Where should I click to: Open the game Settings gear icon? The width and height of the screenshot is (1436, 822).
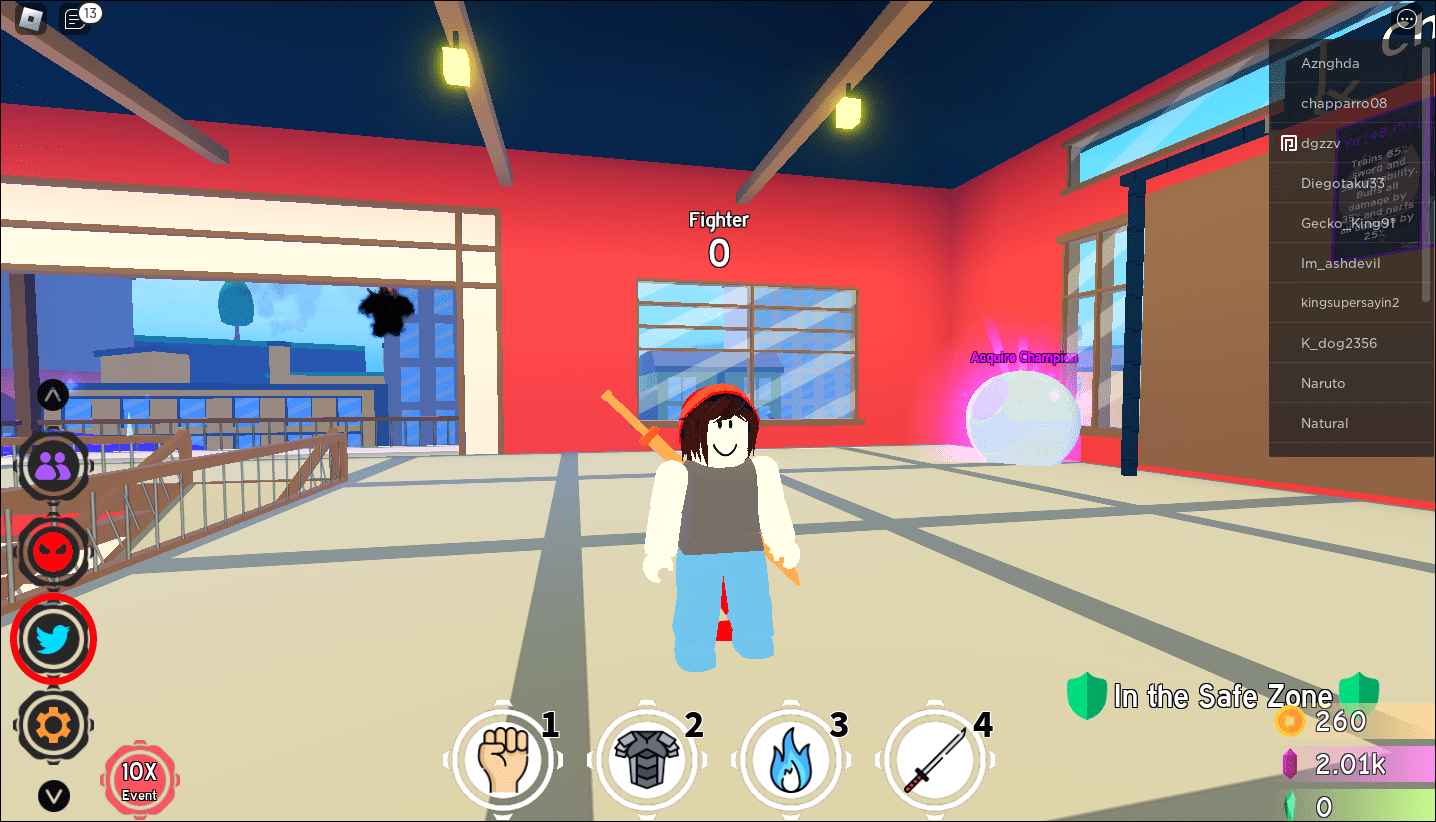(53, 726)
